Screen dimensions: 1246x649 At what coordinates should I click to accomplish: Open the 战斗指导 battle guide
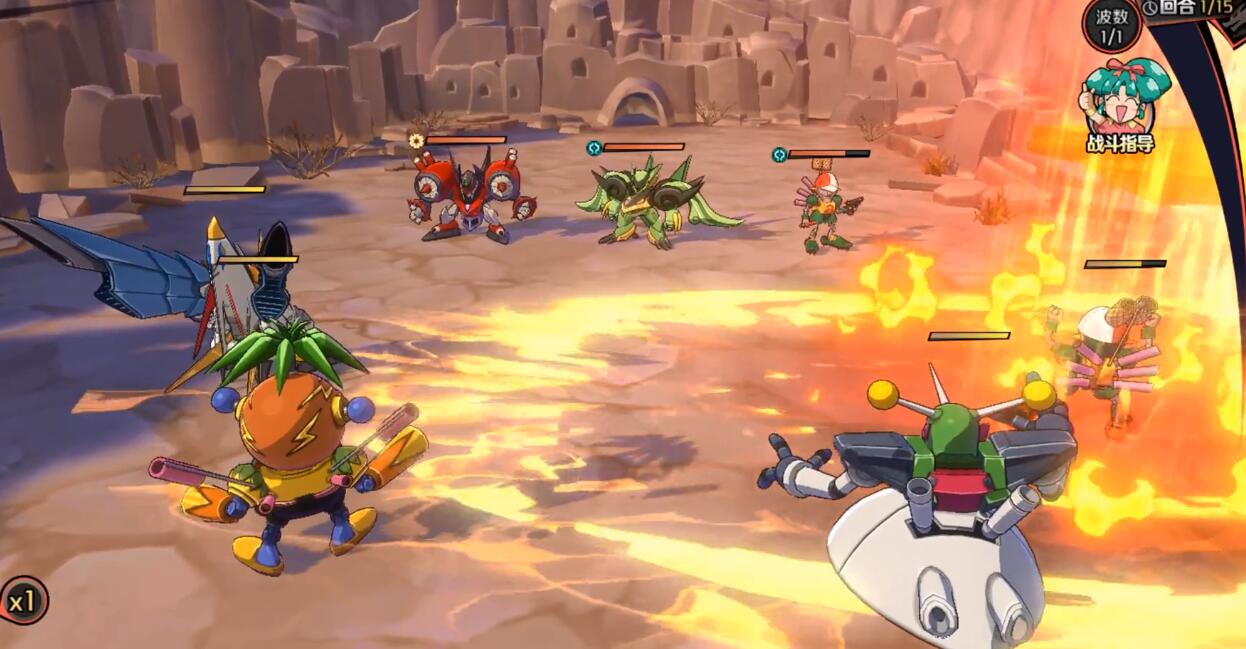pyautogui.click(x=1121, y=104)
